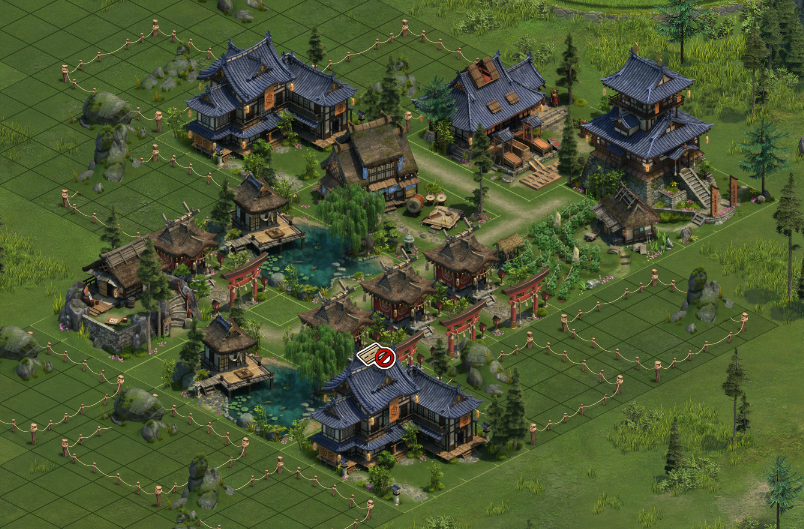Click the no-road-connection warning icon
The height and width of the screenshot is (529, 804).
(377, 355)
